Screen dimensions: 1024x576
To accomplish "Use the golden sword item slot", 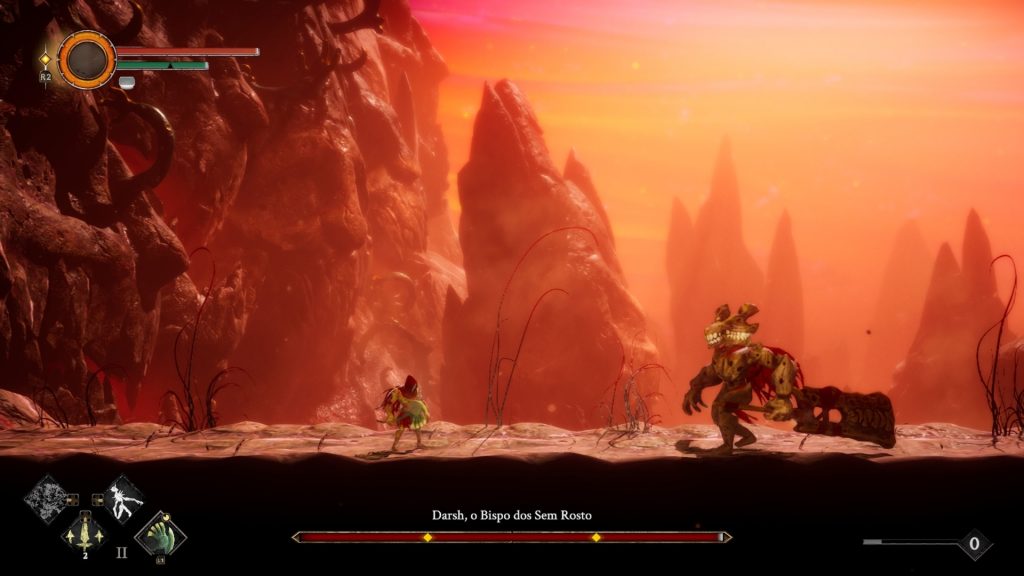I will point(85,532).
